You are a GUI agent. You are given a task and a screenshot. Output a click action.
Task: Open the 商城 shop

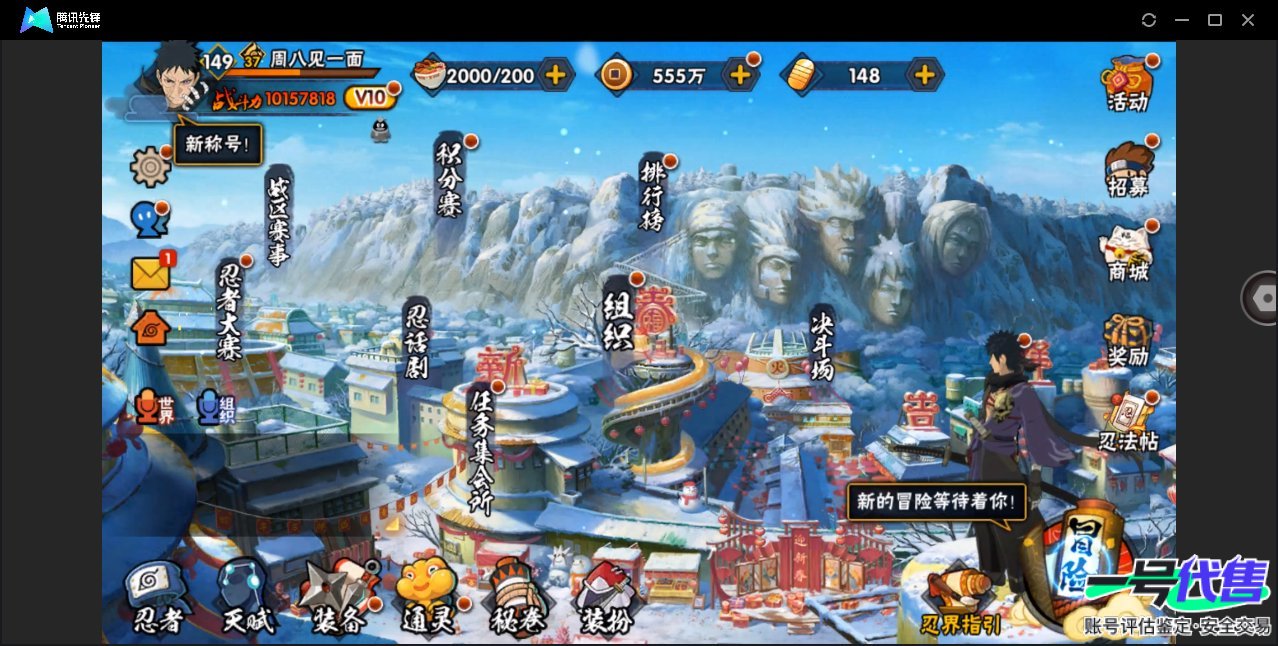[1127, 254]
